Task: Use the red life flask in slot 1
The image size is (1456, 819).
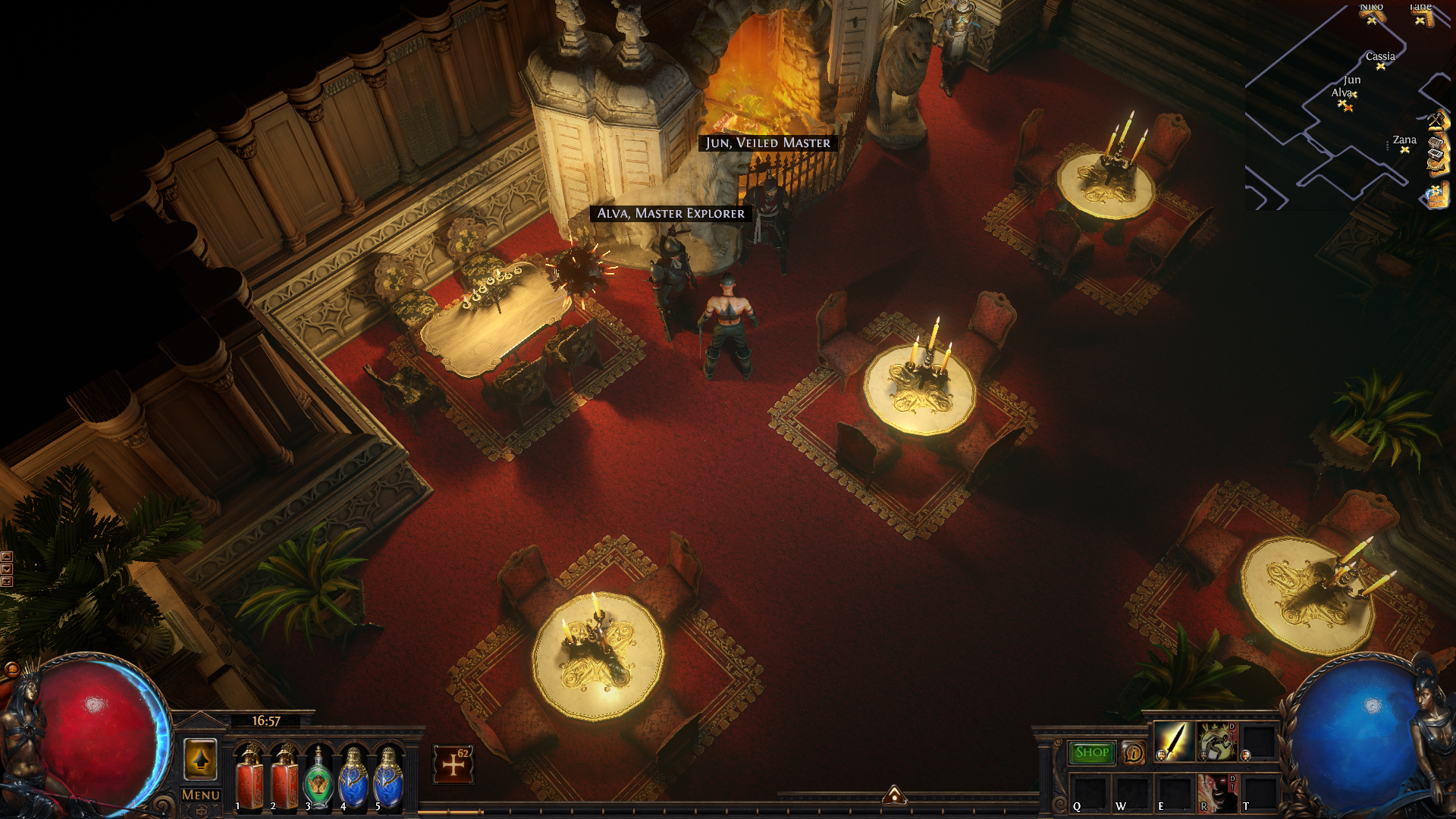Action: click(249, 778)
